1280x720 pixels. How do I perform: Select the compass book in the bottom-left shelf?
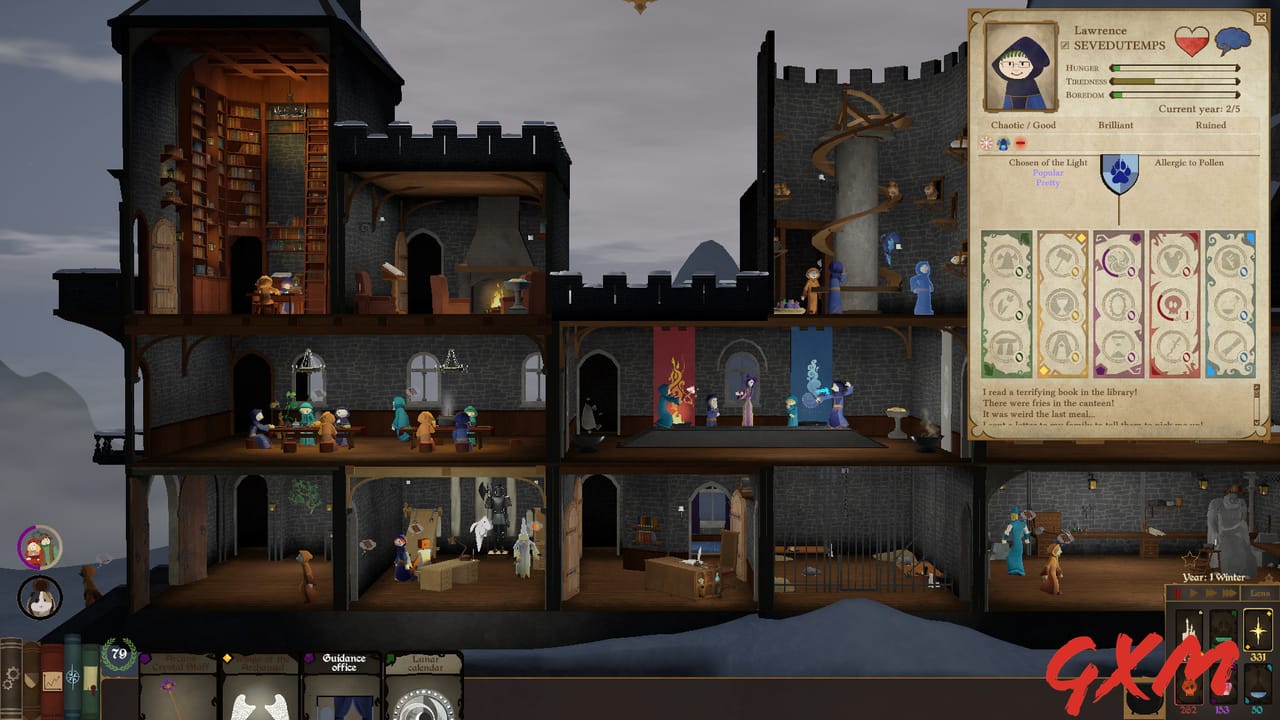[x=72, y=678]
